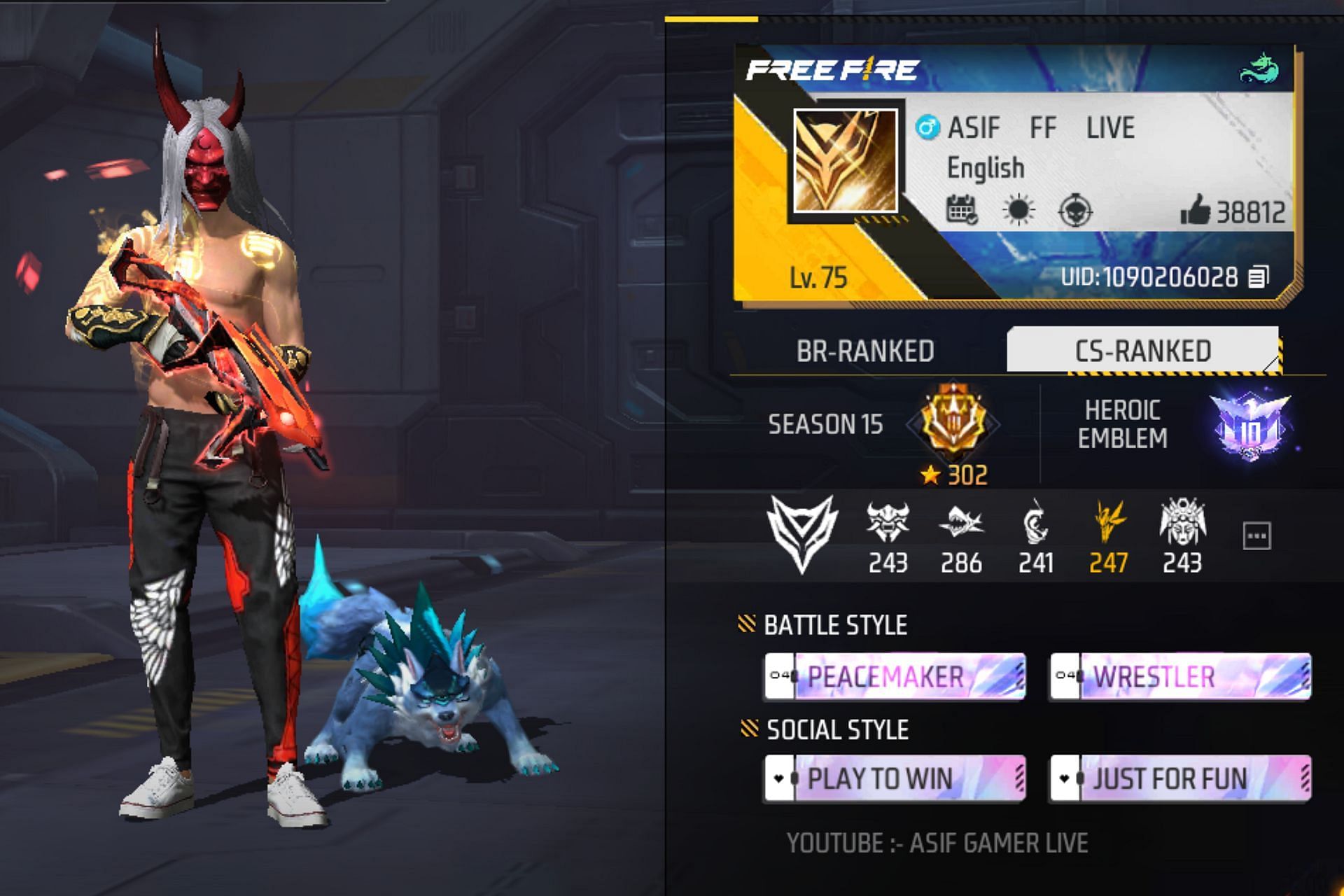Image resolution: width=1344 pixels, height=896 pixels.
Task: Click the thumbs-up likes icon
Action: [1195, 210]
